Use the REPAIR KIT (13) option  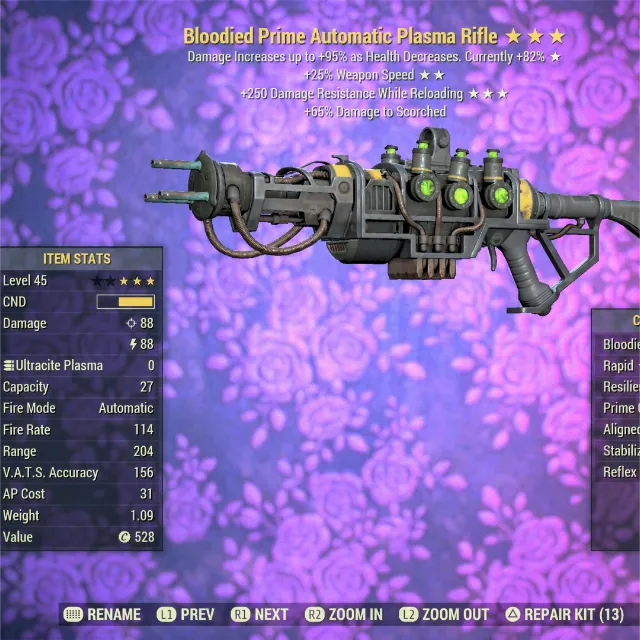[564, 614]
